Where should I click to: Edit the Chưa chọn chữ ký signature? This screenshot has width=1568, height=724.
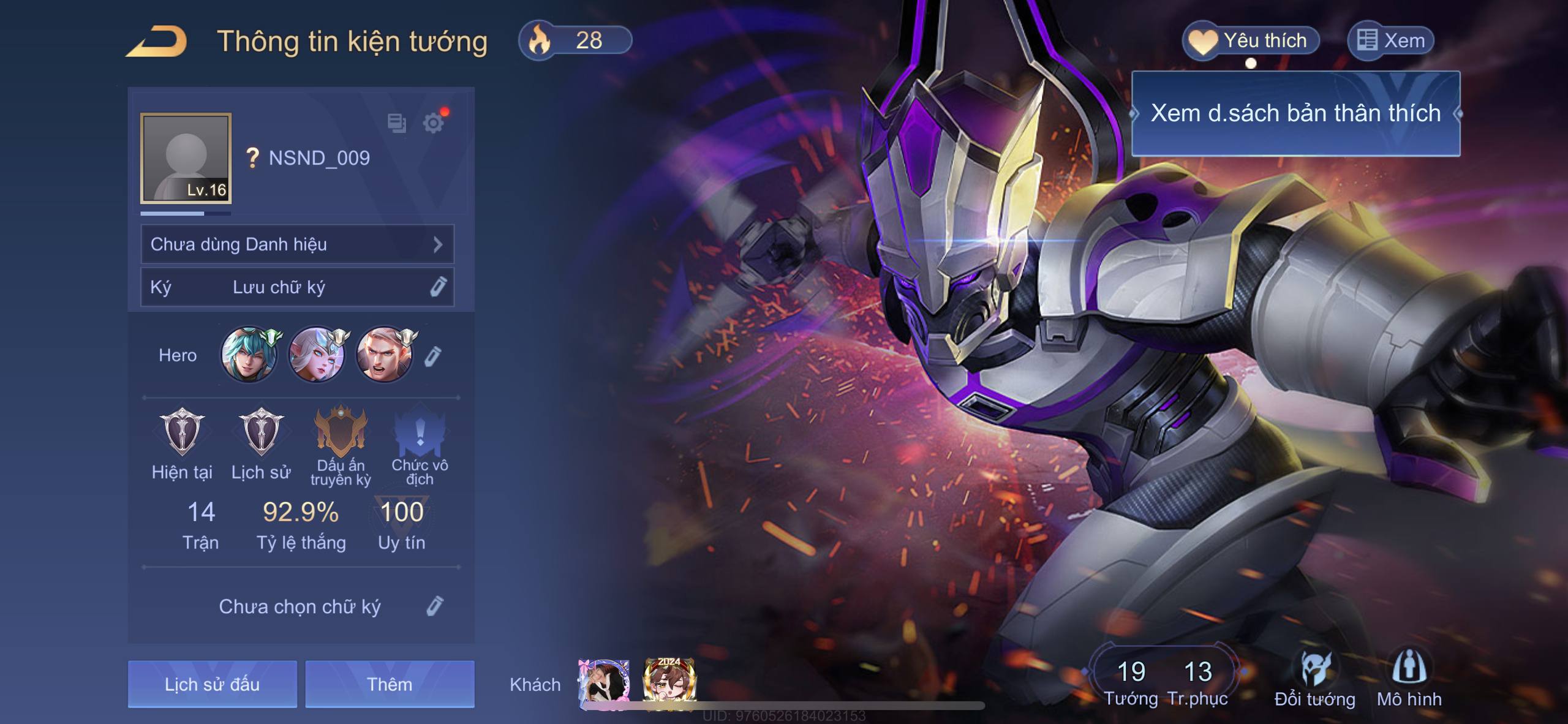(434, 606)
